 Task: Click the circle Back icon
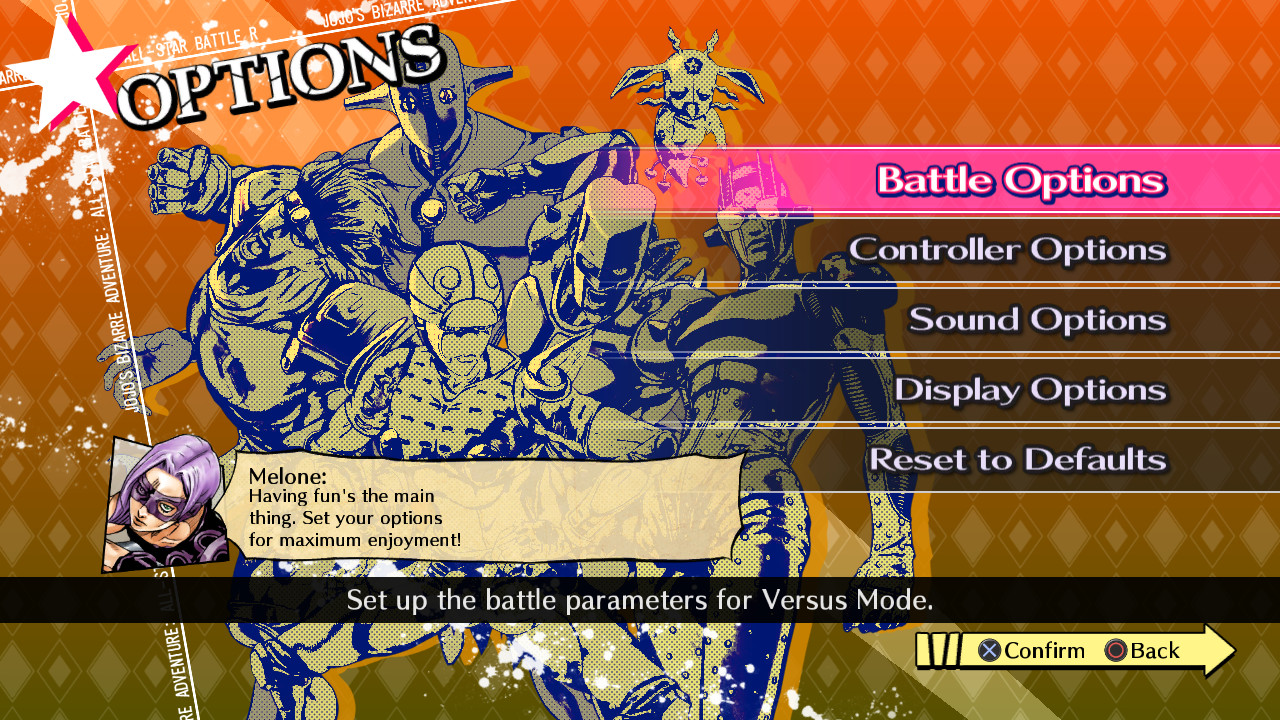(1118, 651)
